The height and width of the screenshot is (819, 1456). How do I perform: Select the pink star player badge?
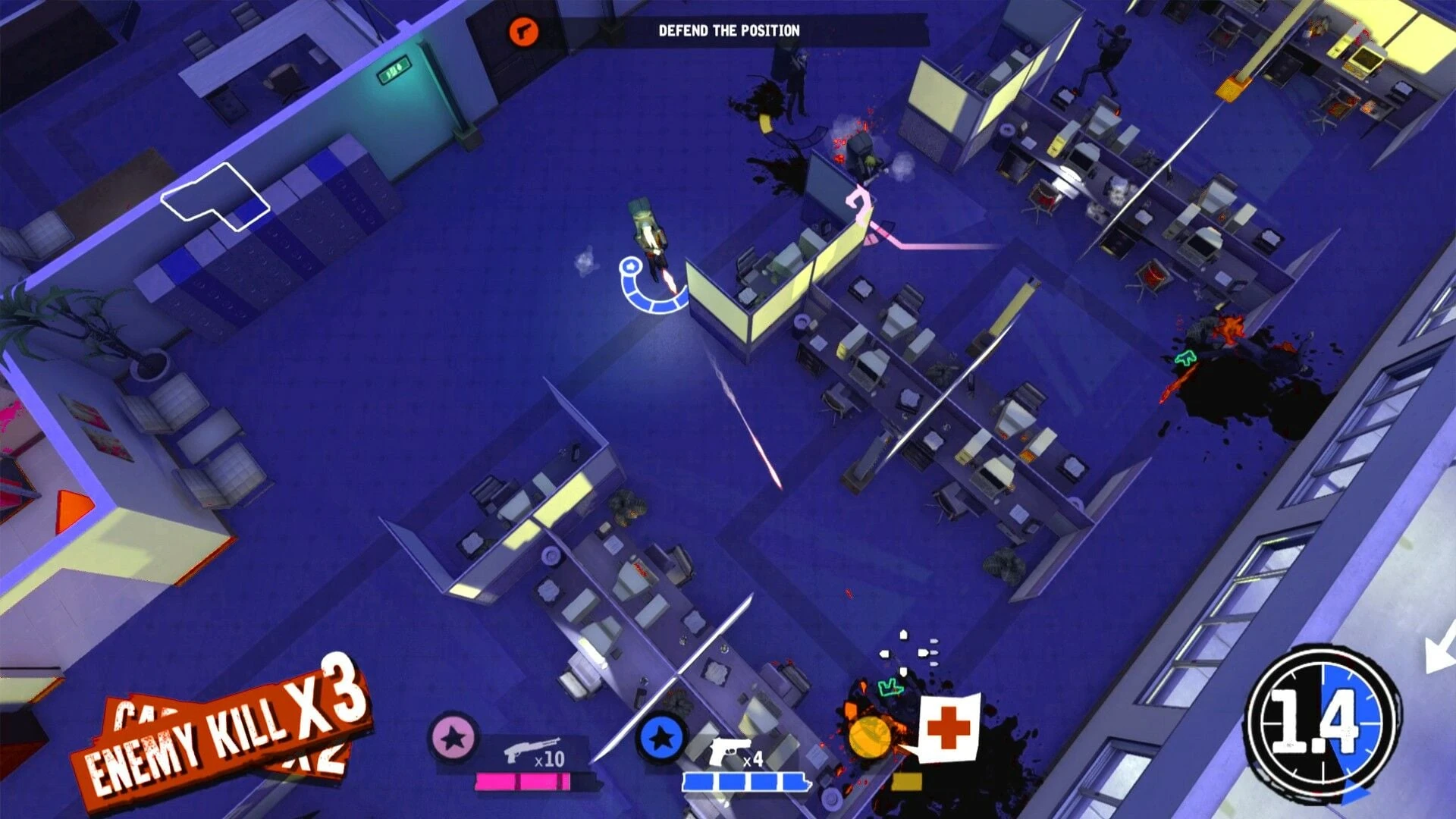[x=453, y=738]
